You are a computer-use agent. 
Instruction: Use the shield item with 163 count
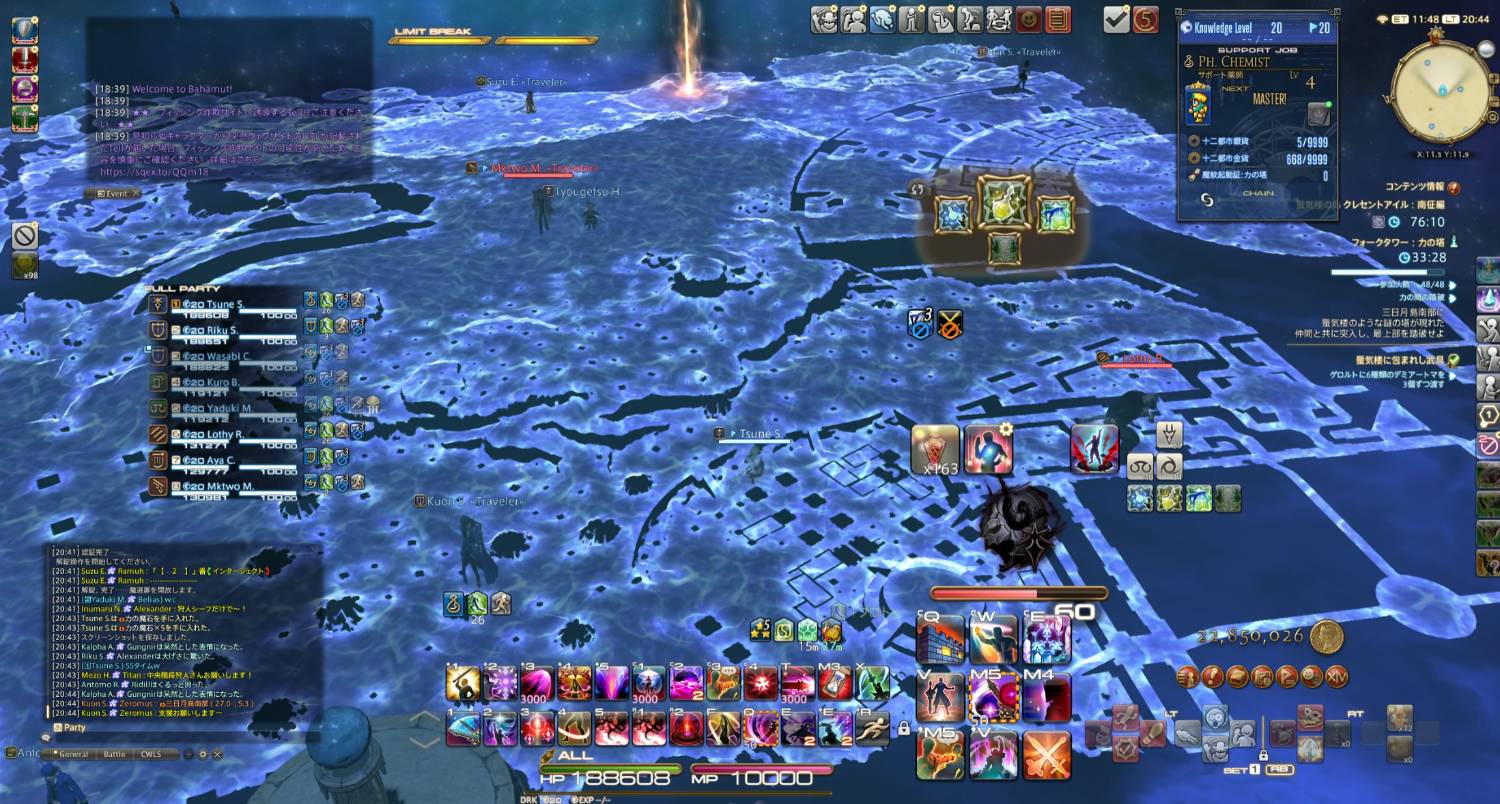click(x=935, y=449)
